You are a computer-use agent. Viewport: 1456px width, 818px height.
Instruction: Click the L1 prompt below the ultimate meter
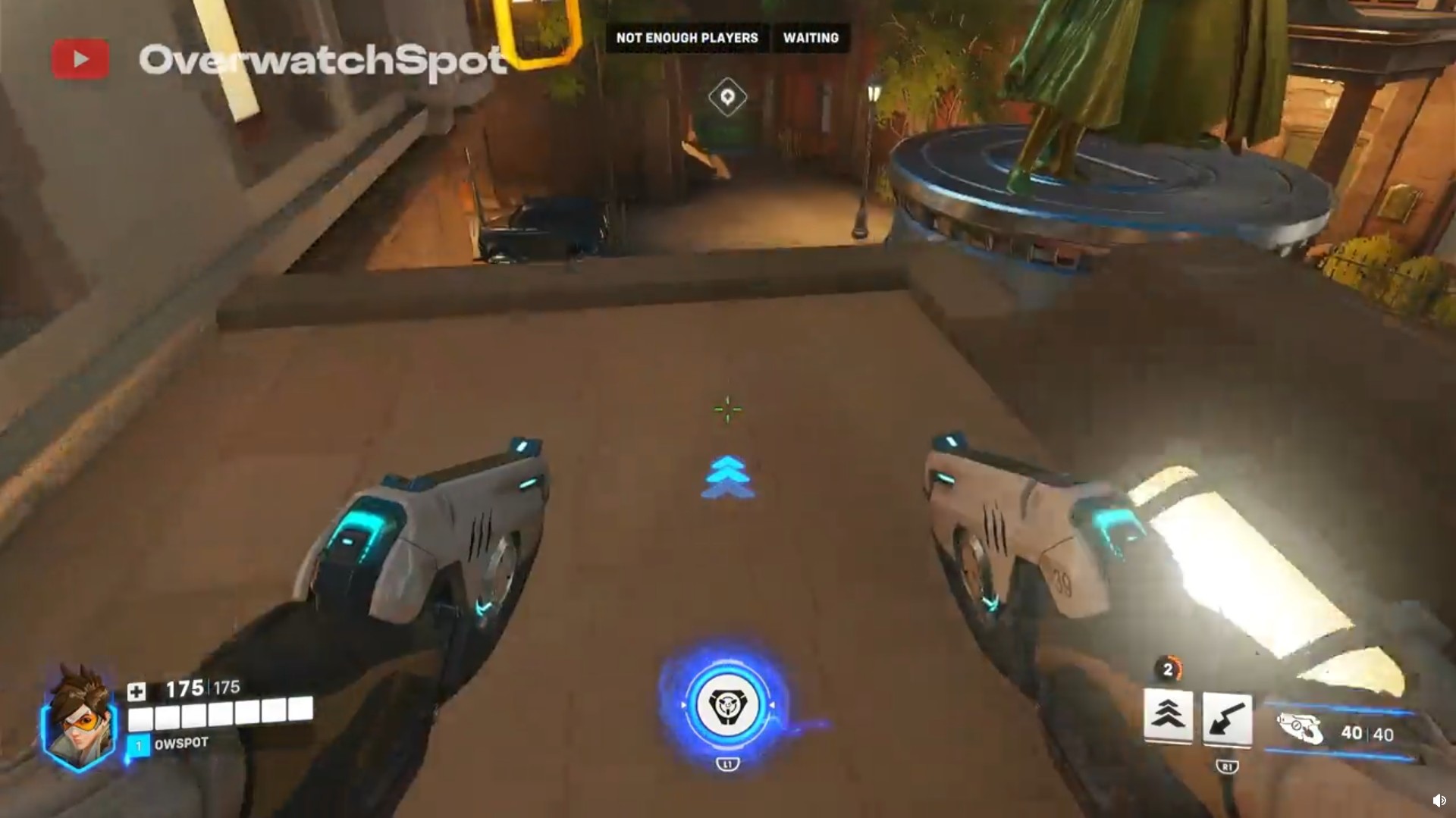pyautogui.click(x=727, y=764)
